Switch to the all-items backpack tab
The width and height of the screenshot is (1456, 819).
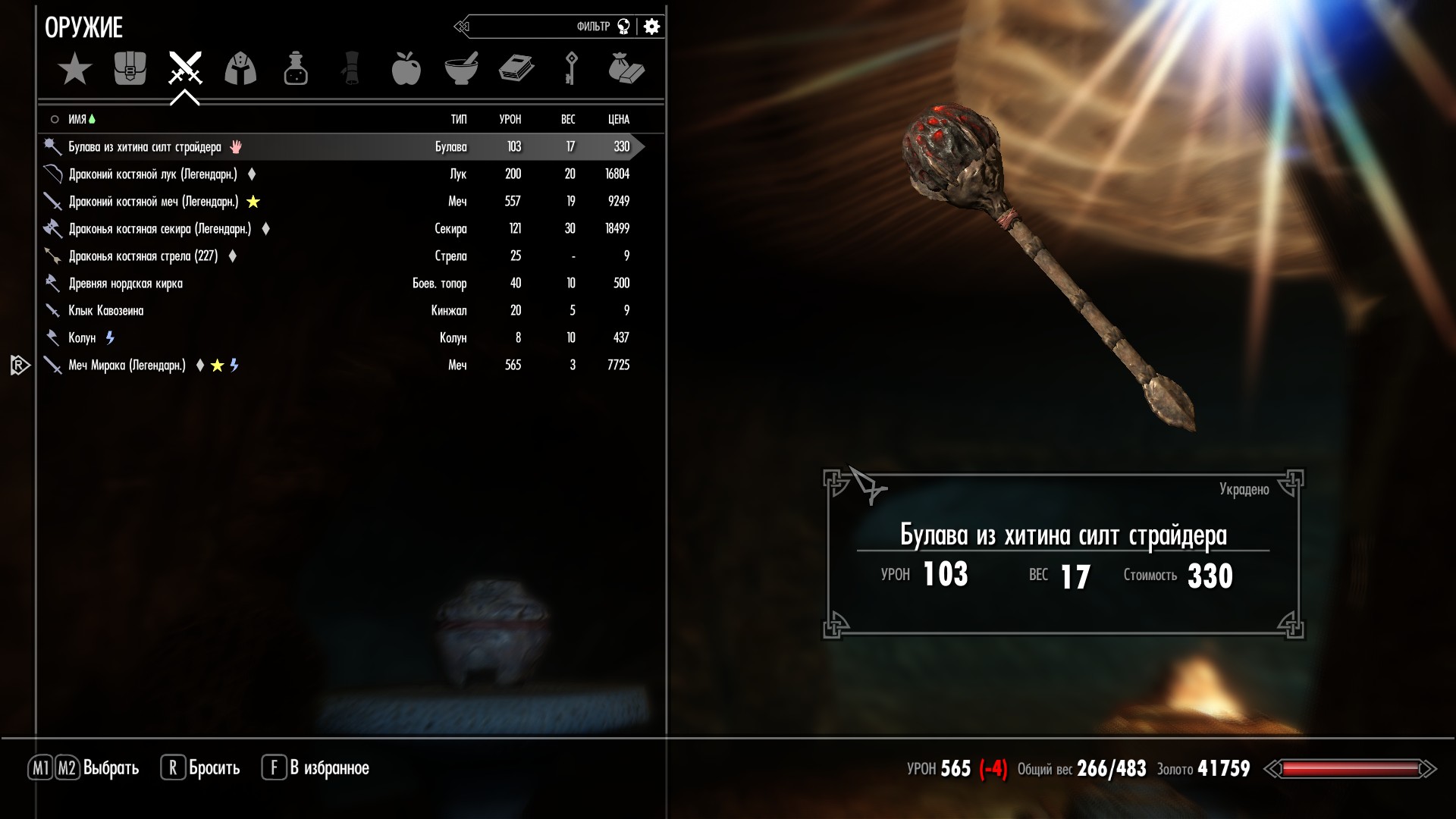pos(130,69)
